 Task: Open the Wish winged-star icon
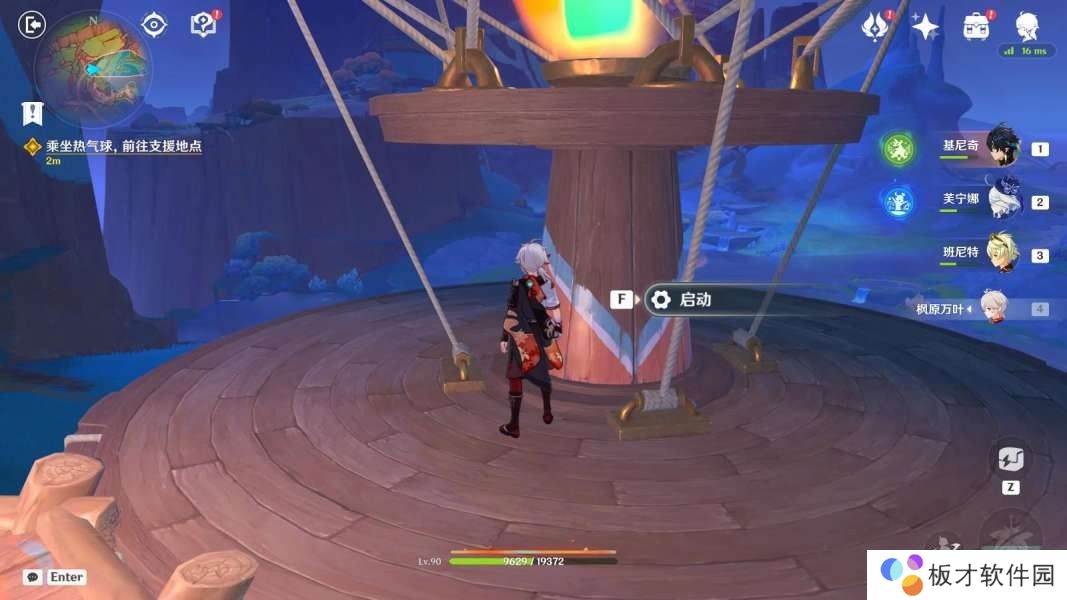pyautogui.click(x=876, y=27)
